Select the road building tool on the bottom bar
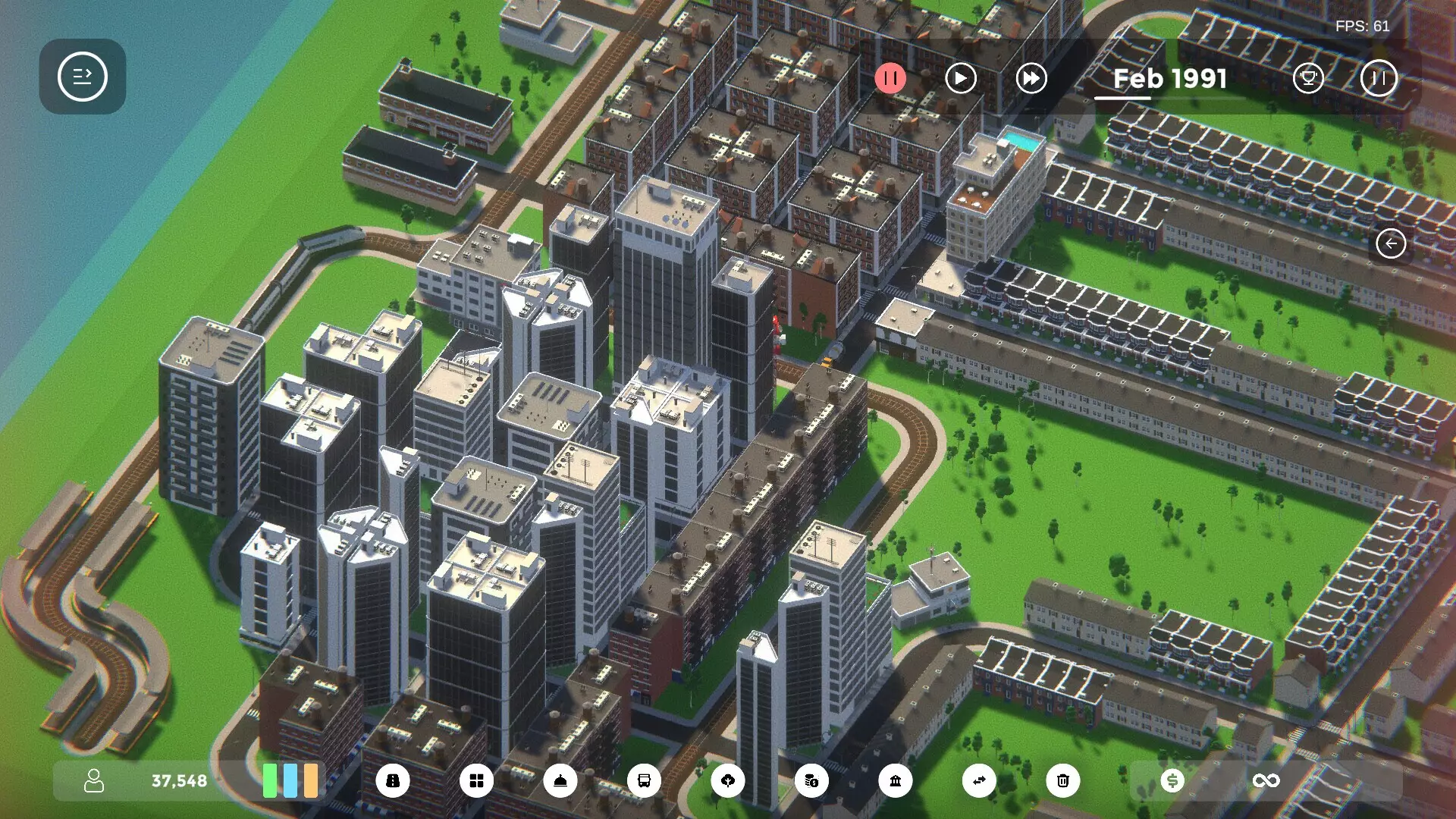Screen dimensions: 1456x819 (393, 780)
